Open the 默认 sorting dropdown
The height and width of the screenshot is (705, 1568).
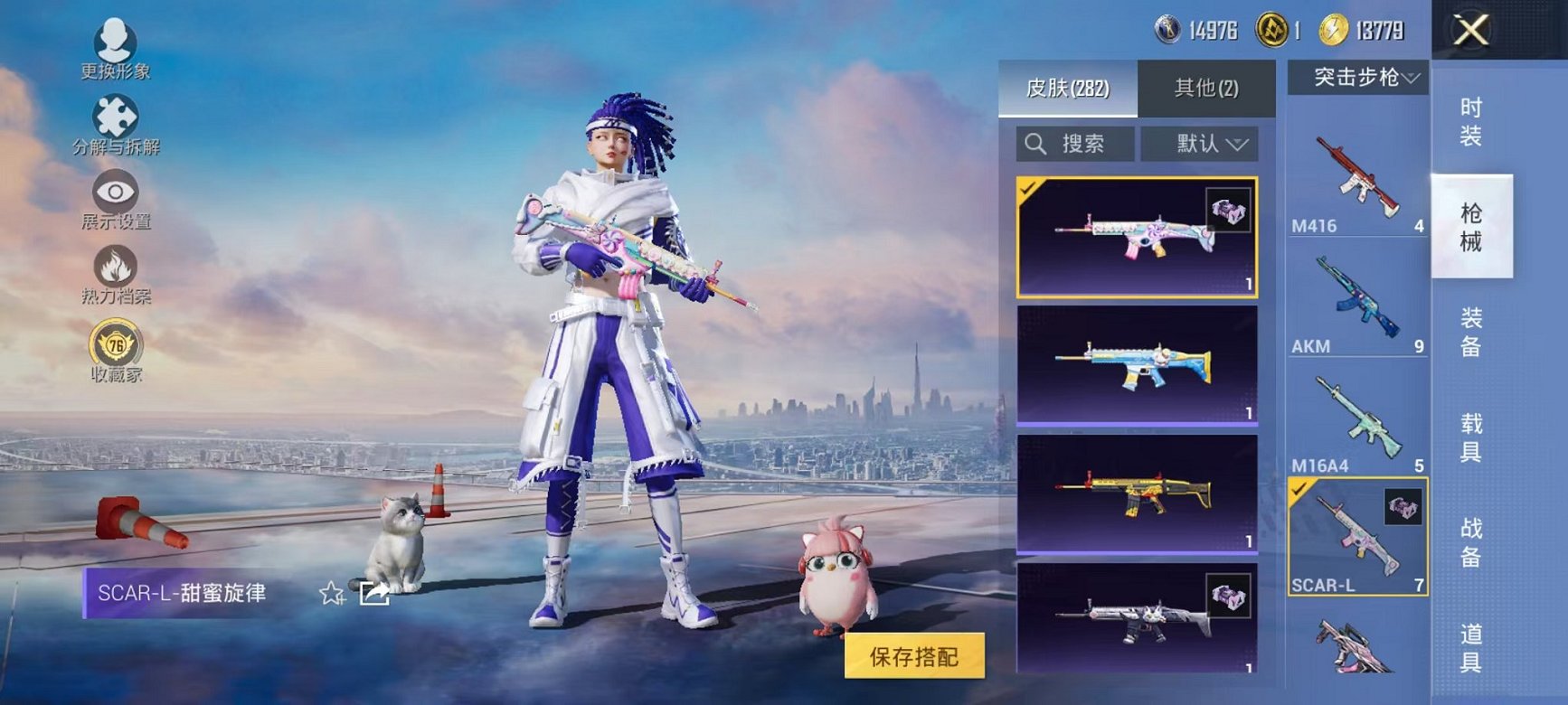click(1204, 142)
